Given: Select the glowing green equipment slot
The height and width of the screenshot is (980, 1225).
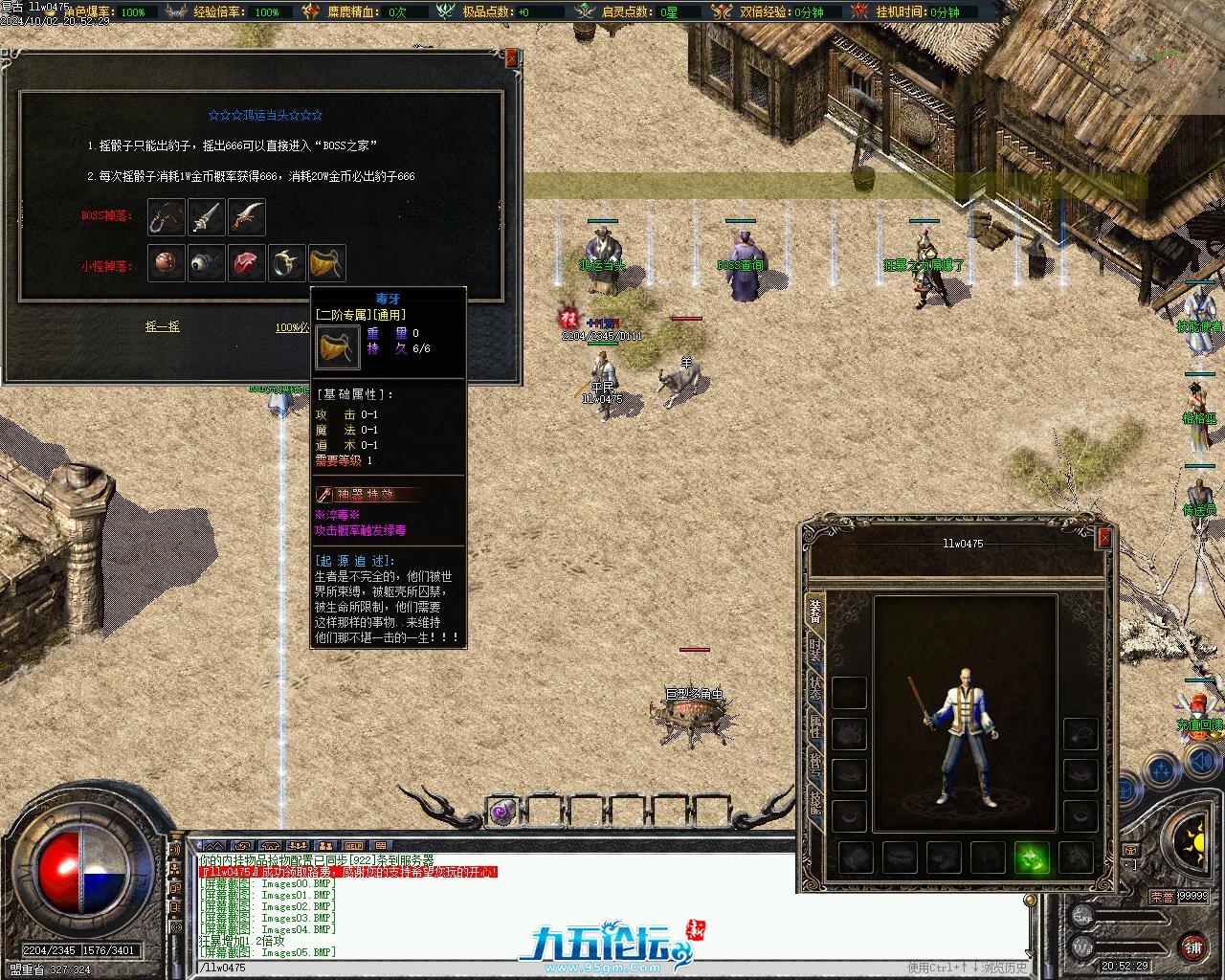Looking at the screenshot, I should (x=1032, y=857).
